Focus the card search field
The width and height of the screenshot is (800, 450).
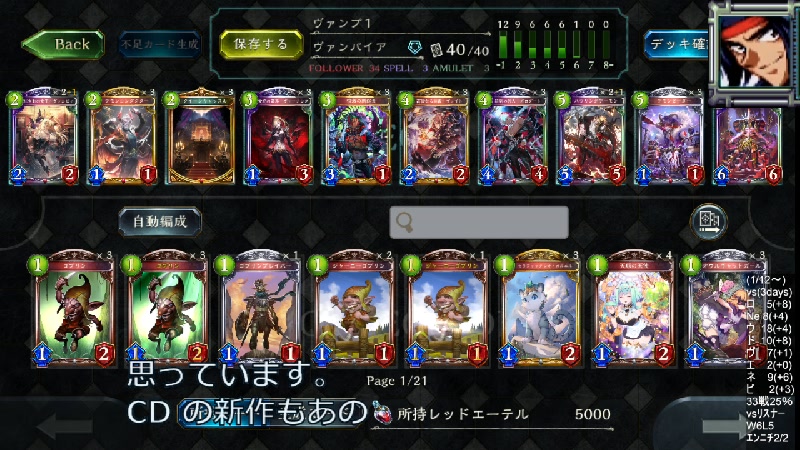(x=479, y=222)
